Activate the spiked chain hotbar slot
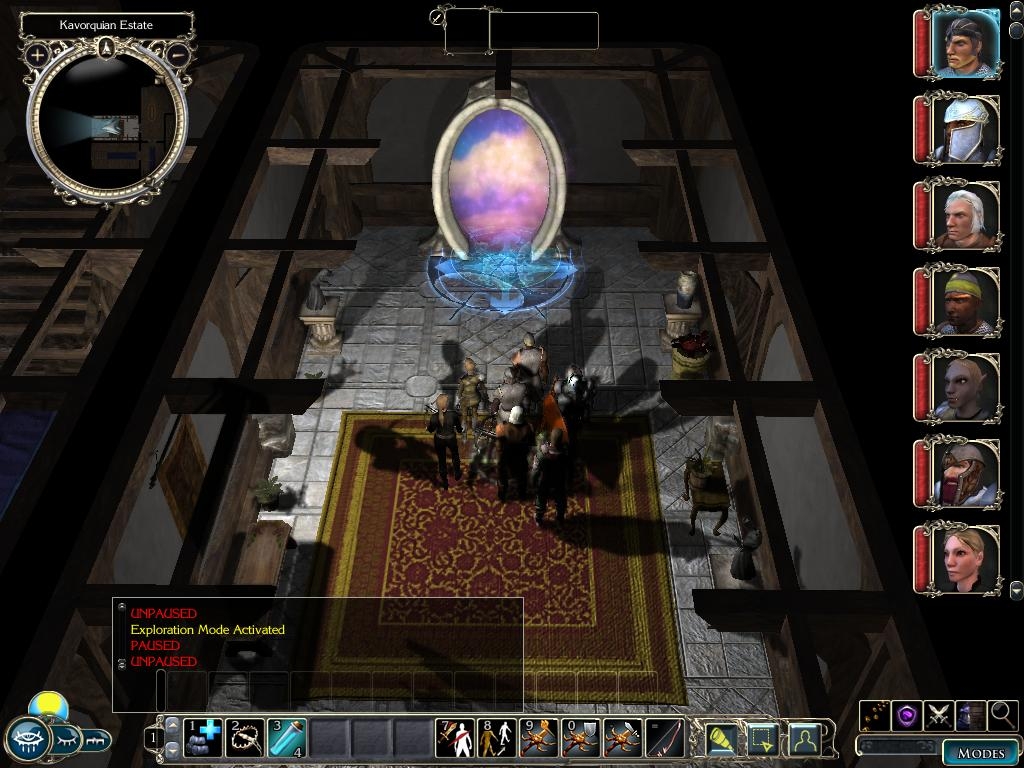This screenshot has height=768, width=1024. pos(244,739)
